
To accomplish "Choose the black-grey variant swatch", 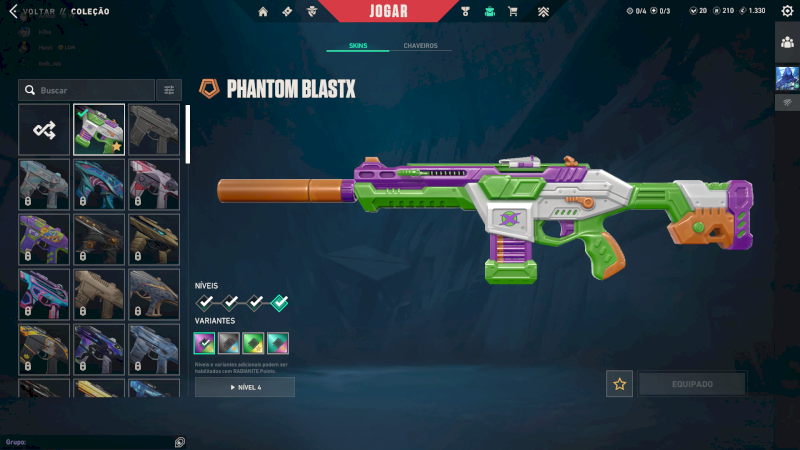I will coord(229,343).
